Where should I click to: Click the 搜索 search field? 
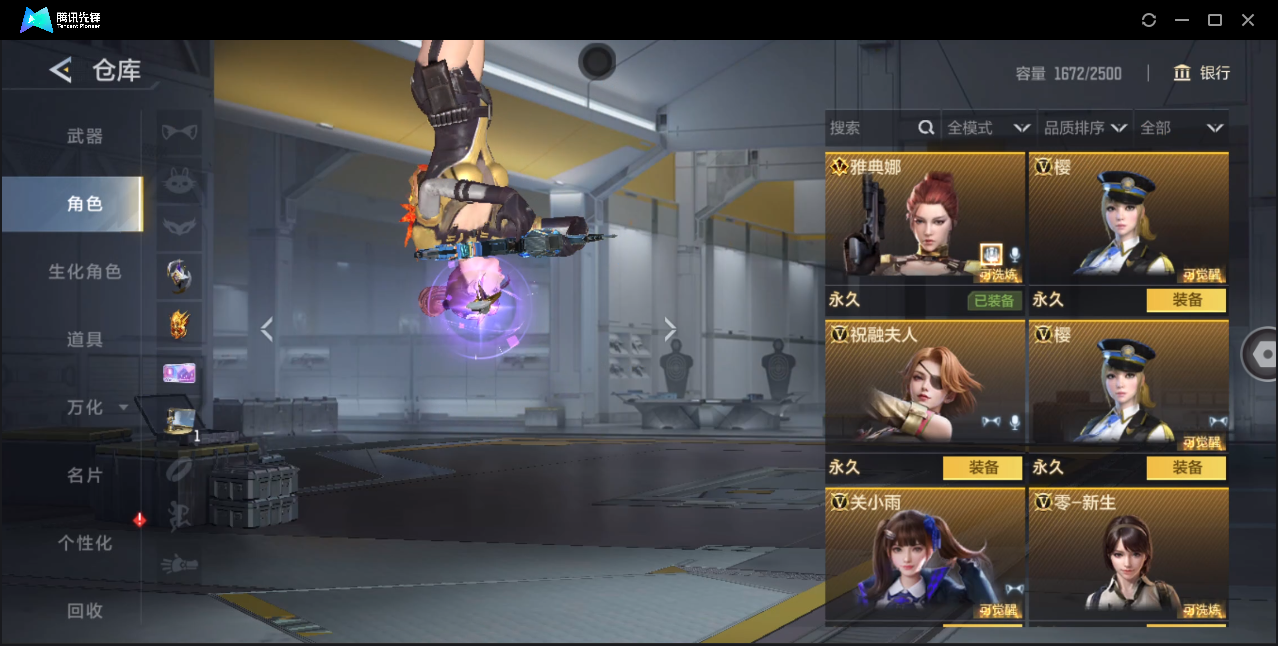[x=872, y=128]
